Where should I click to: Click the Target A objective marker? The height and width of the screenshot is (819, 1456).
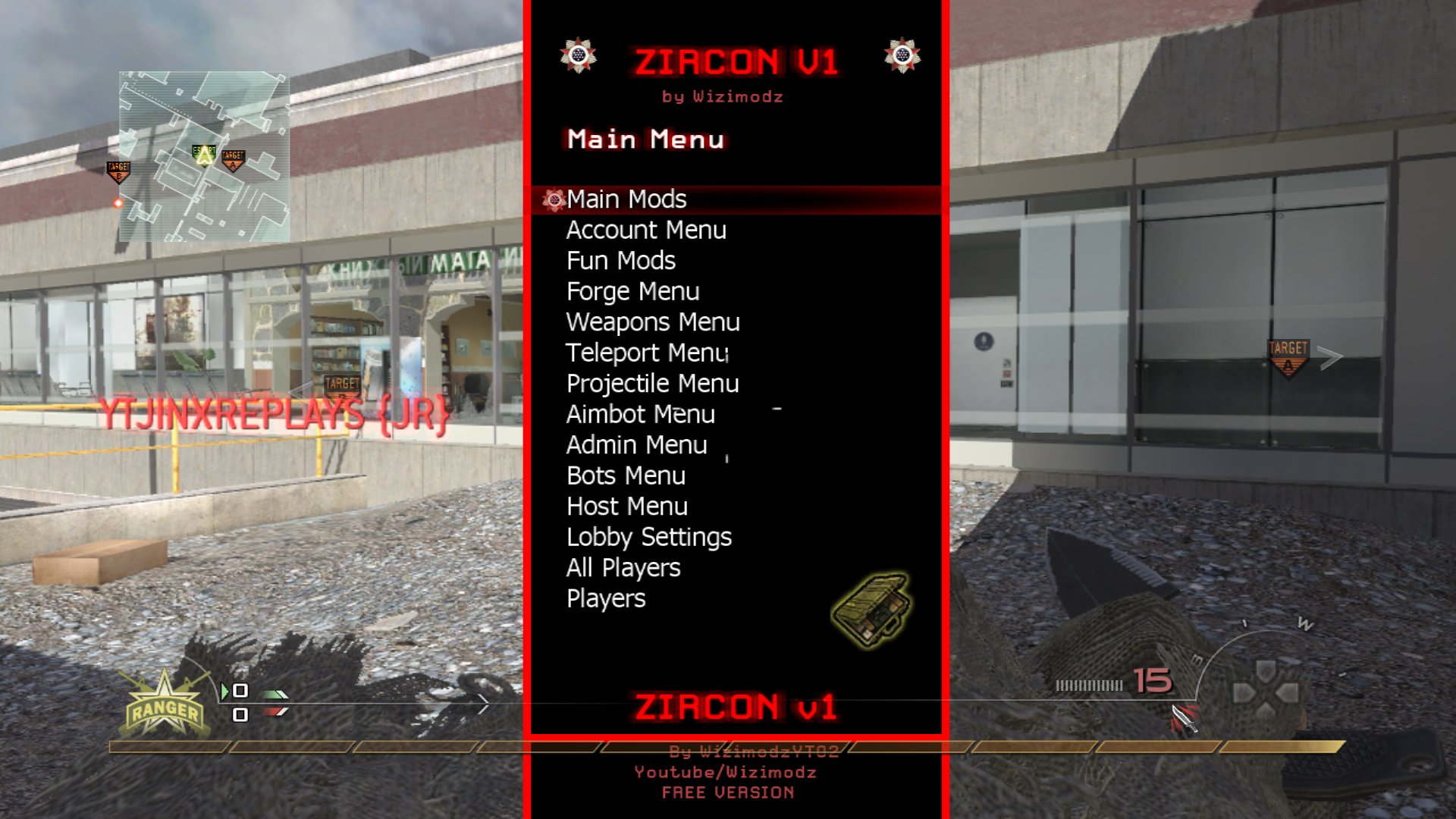click(1287, 353)
